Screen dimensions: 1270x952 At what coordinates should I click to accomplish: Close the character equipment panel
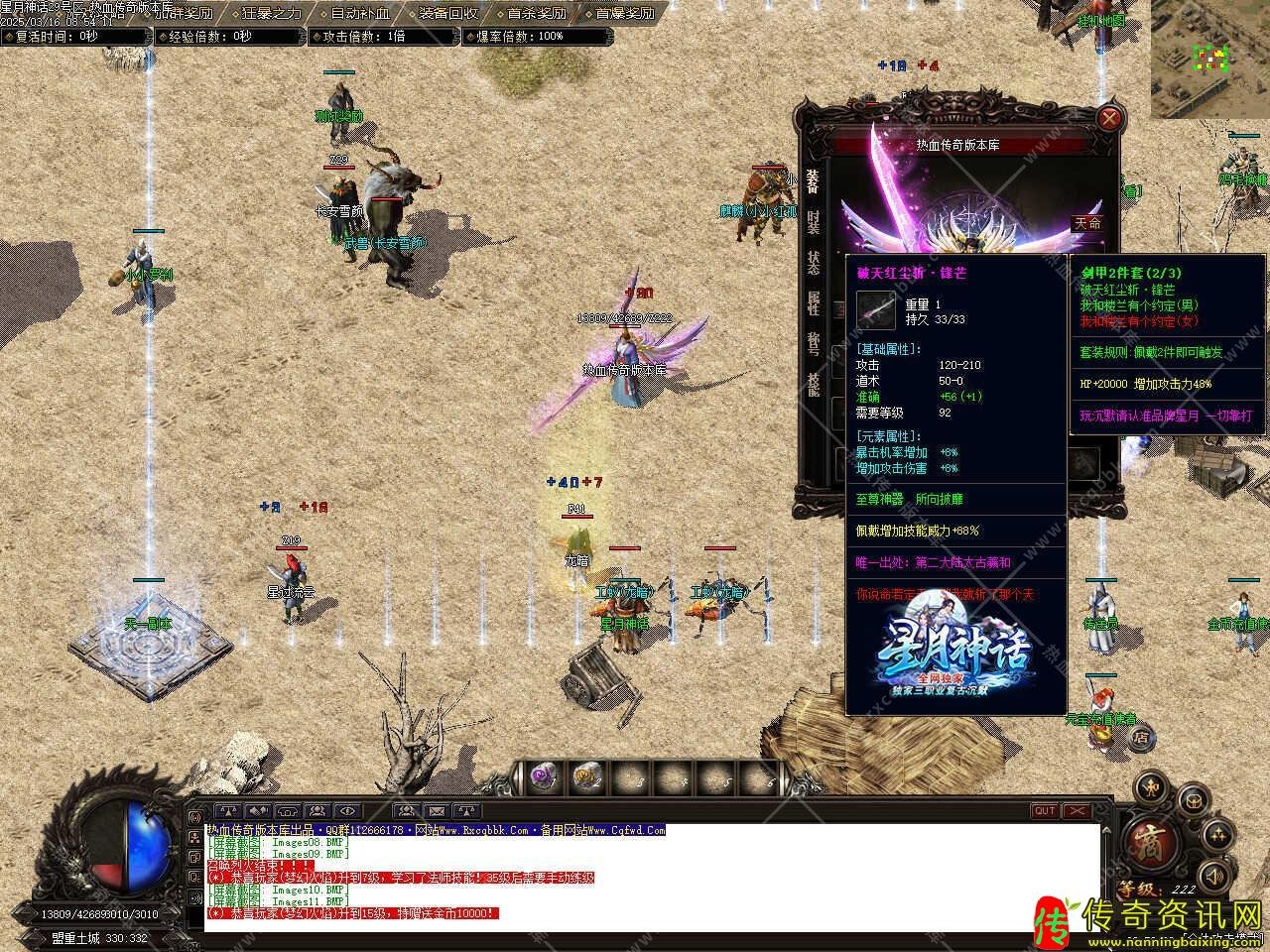pos(1108,119)
